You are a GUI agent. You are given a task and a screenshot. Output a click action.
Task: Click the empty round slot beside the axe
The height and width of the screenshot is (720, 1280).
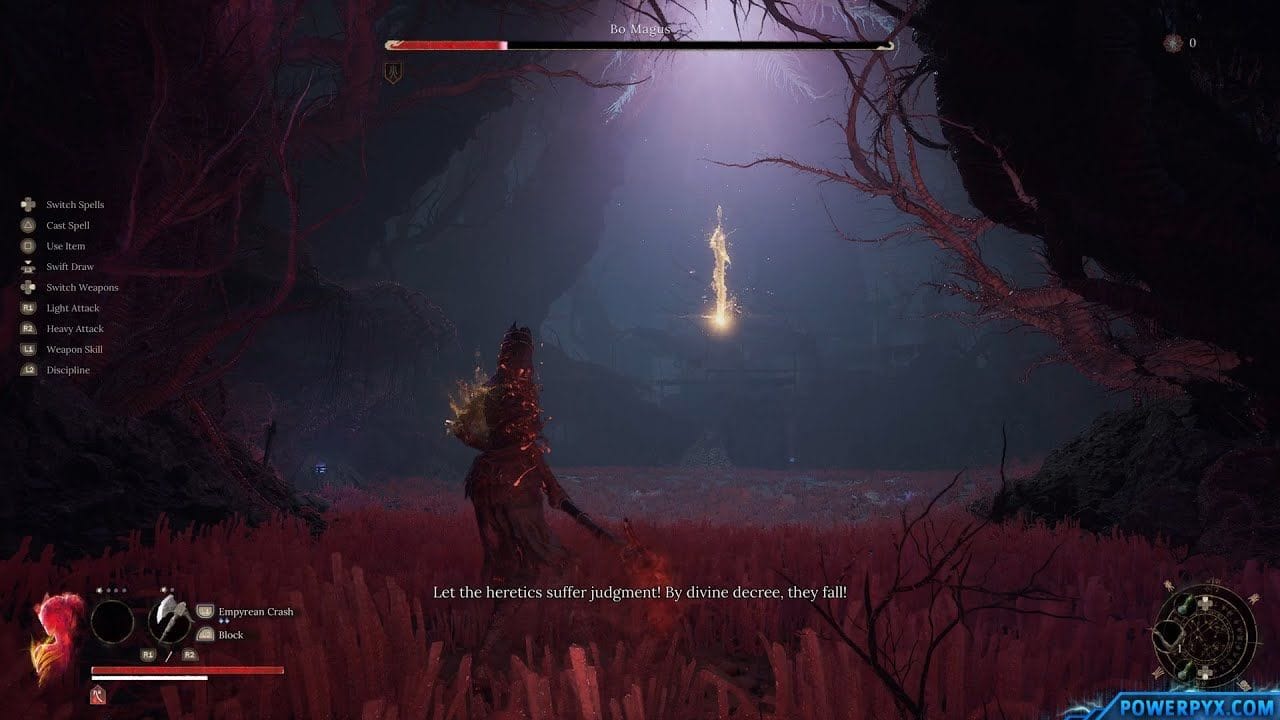112,622
